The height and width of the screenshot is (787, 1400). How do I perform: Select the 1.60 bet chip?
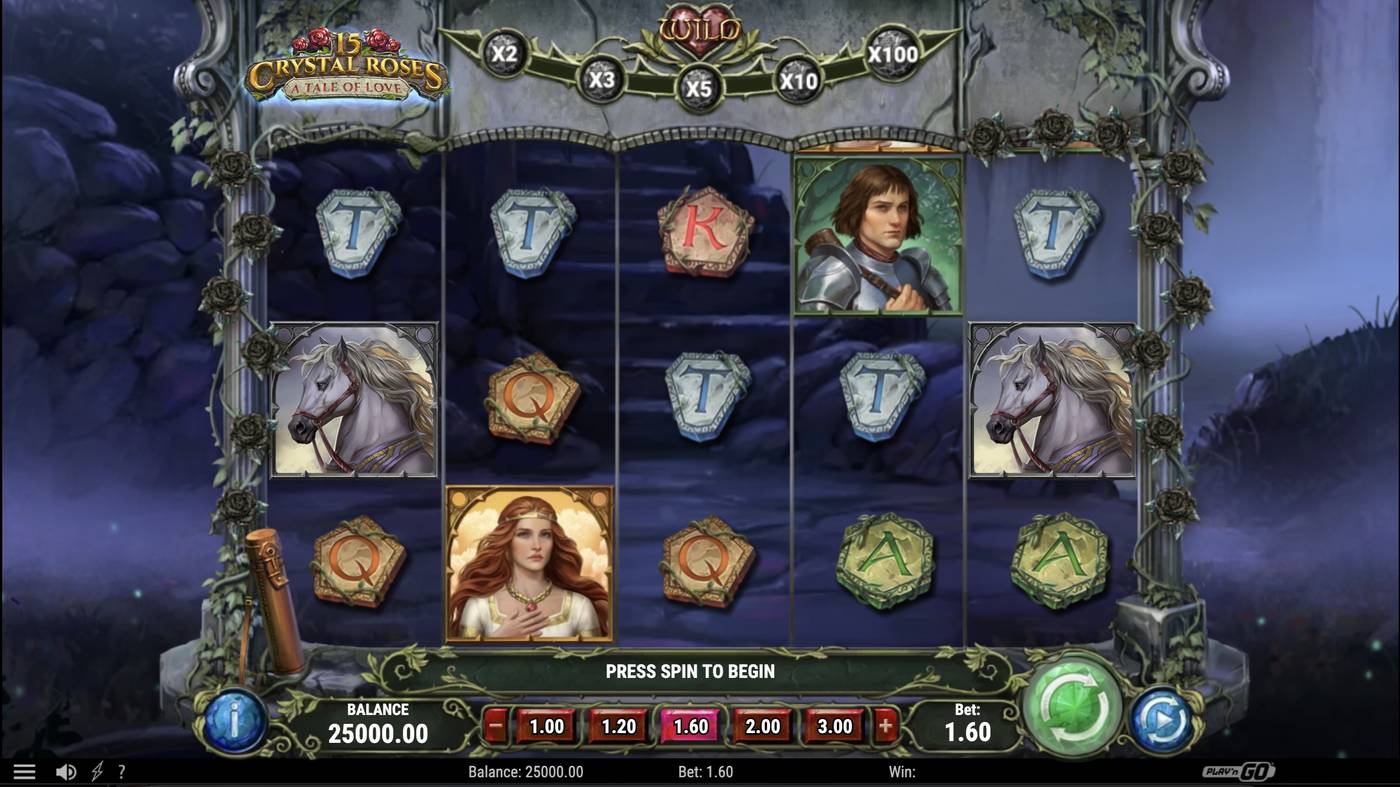(x=689, y=726)
